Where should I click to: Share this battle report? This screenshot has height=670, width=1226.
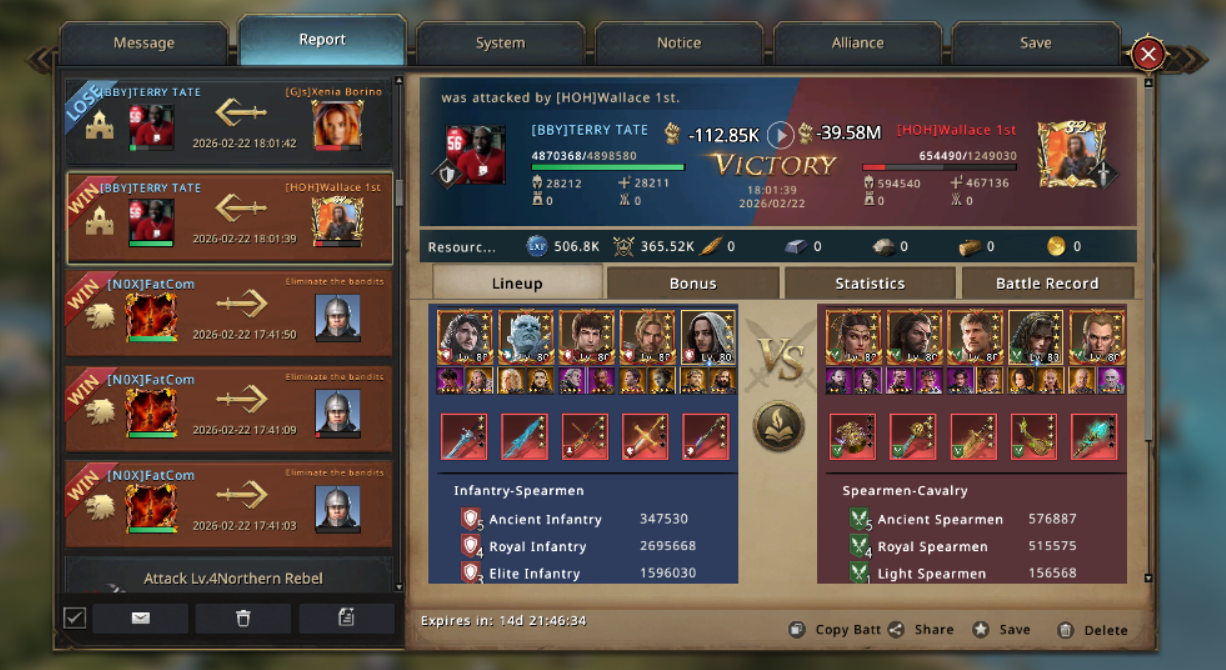pyautogui.click(x=921, y=630)
